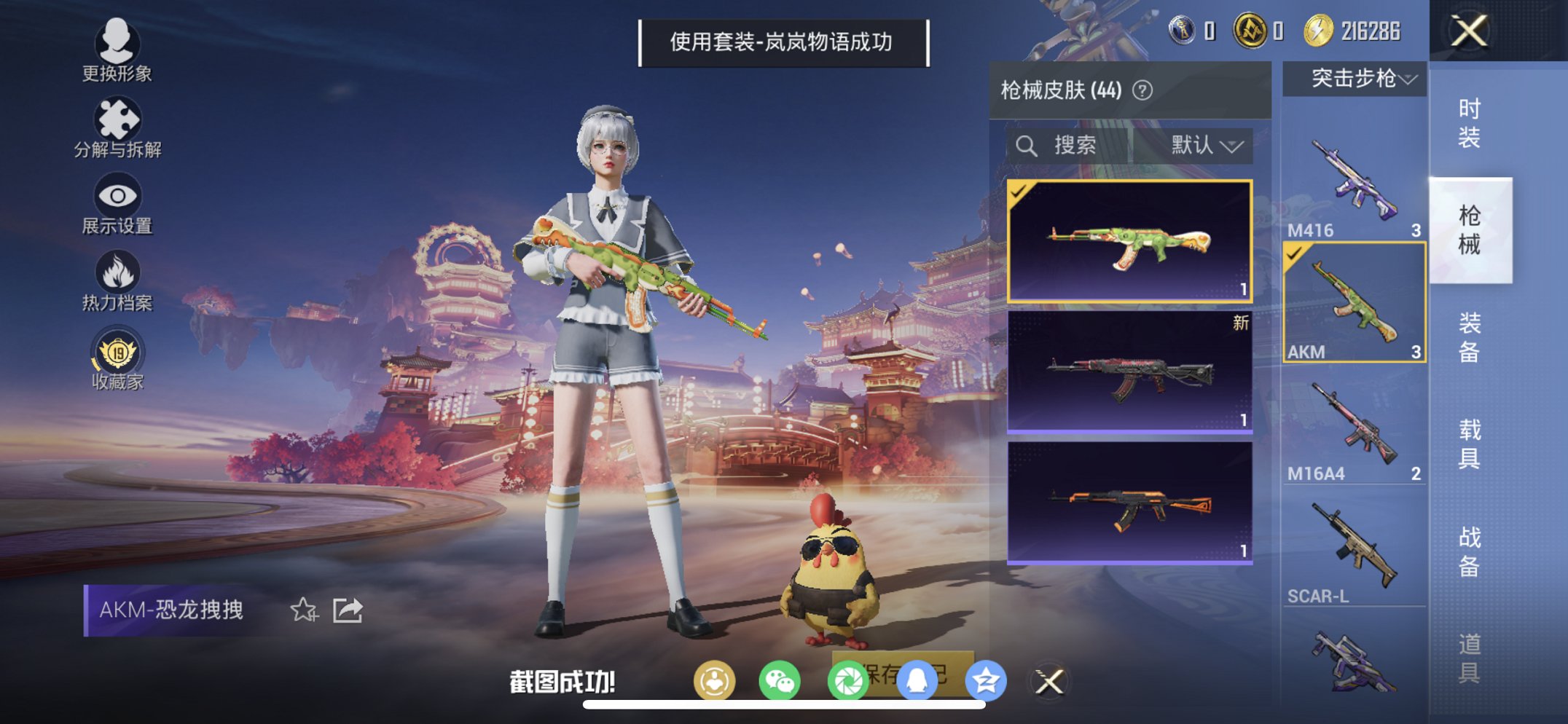1568x724 pixels.
Task: Expand the search filter in 枪械皮肤 panel
Action: coord(1028,145)
